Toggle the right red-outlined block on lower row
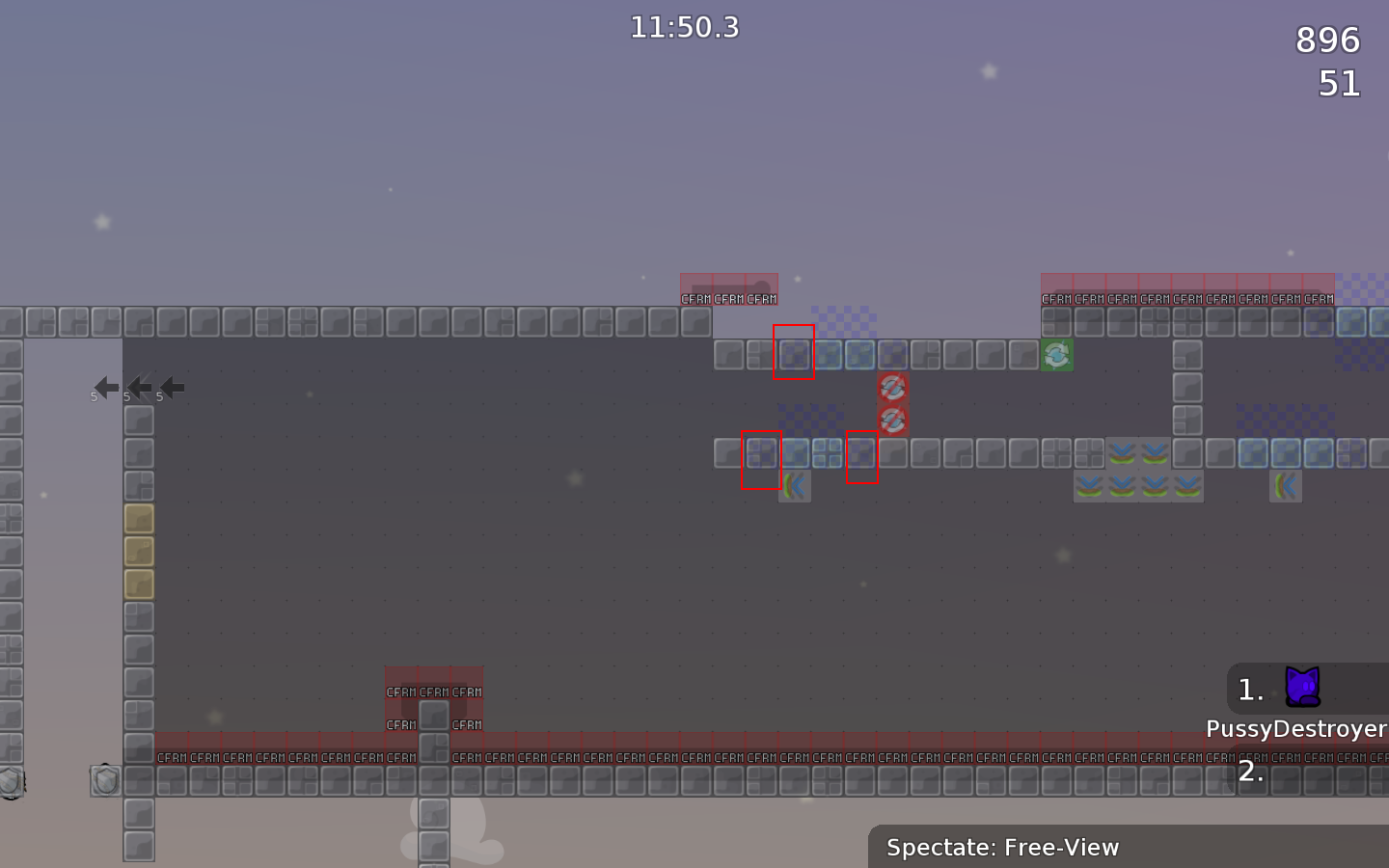The image size is (1389, 868). click(x=862, y=454)
